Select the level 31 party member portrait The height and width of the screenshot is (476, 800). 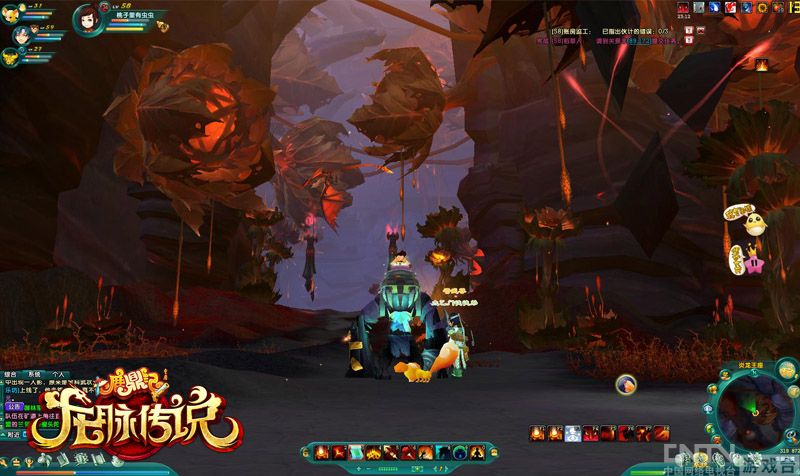(x=10, y=7)
